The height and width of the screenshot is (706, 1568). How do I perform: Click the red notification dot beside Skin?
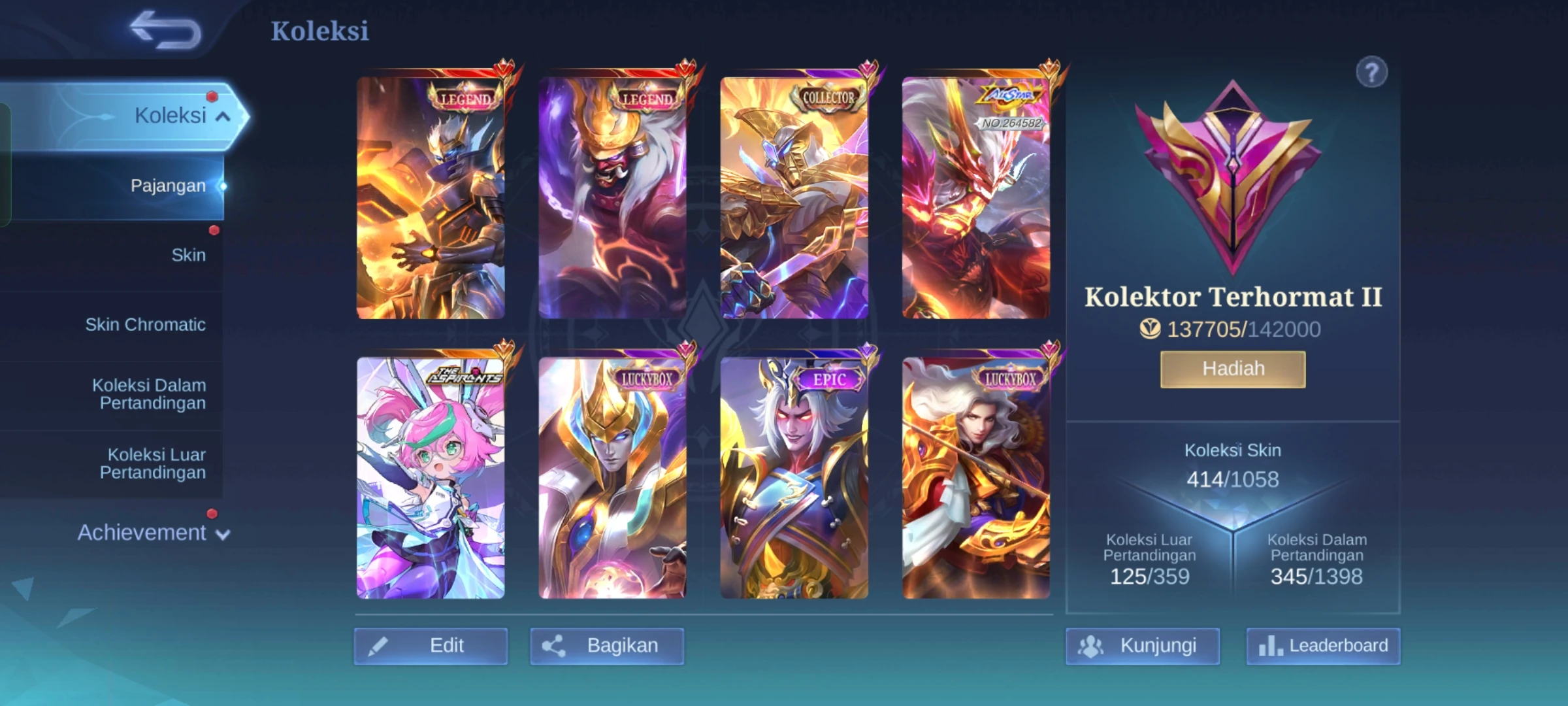tap(214, 229)
